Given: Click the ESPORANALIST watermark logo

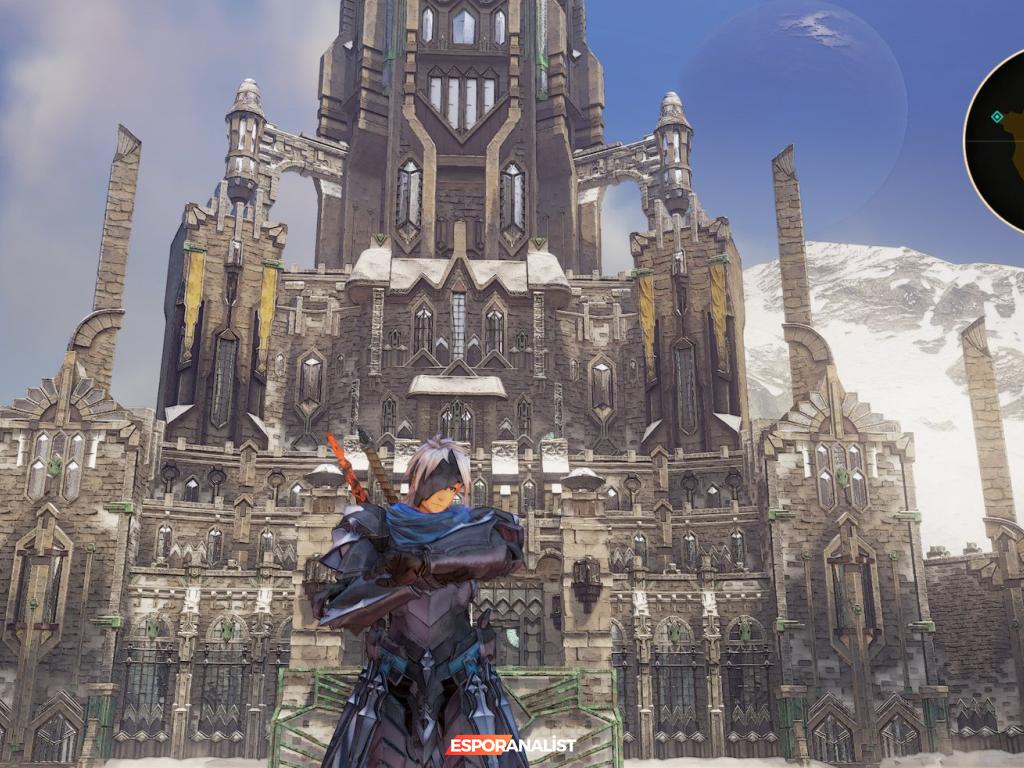Looking at the screenshot, I should [x=511, y=745].
